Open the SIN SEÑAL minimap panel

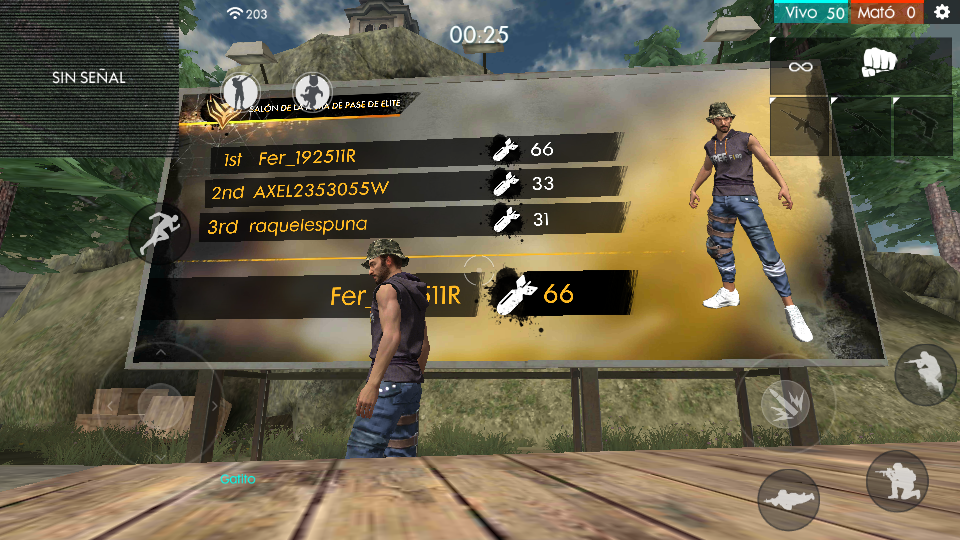coord(89,77)
